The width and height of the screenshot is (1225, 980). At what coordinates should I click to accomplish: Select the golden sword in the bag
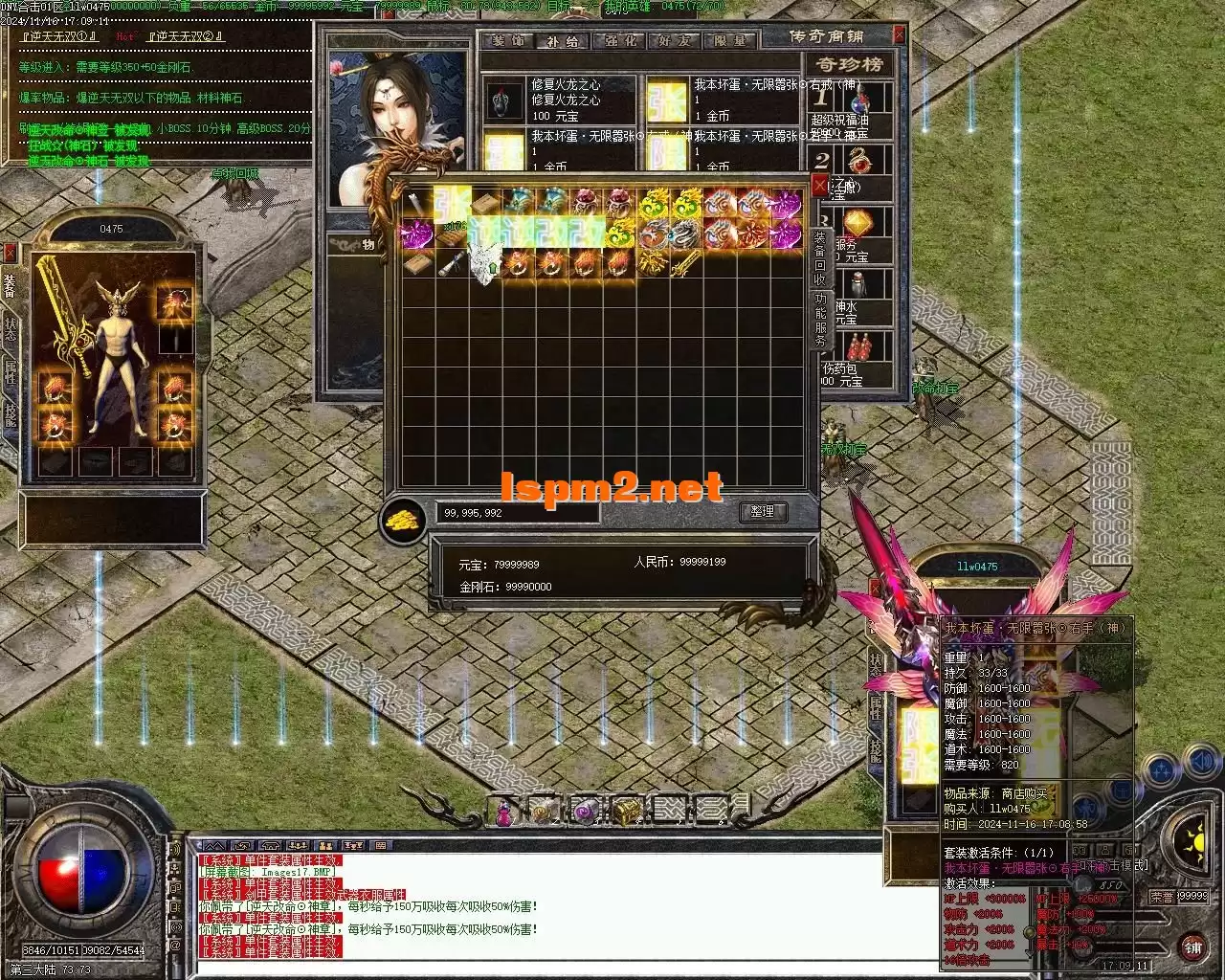[685, 264]
